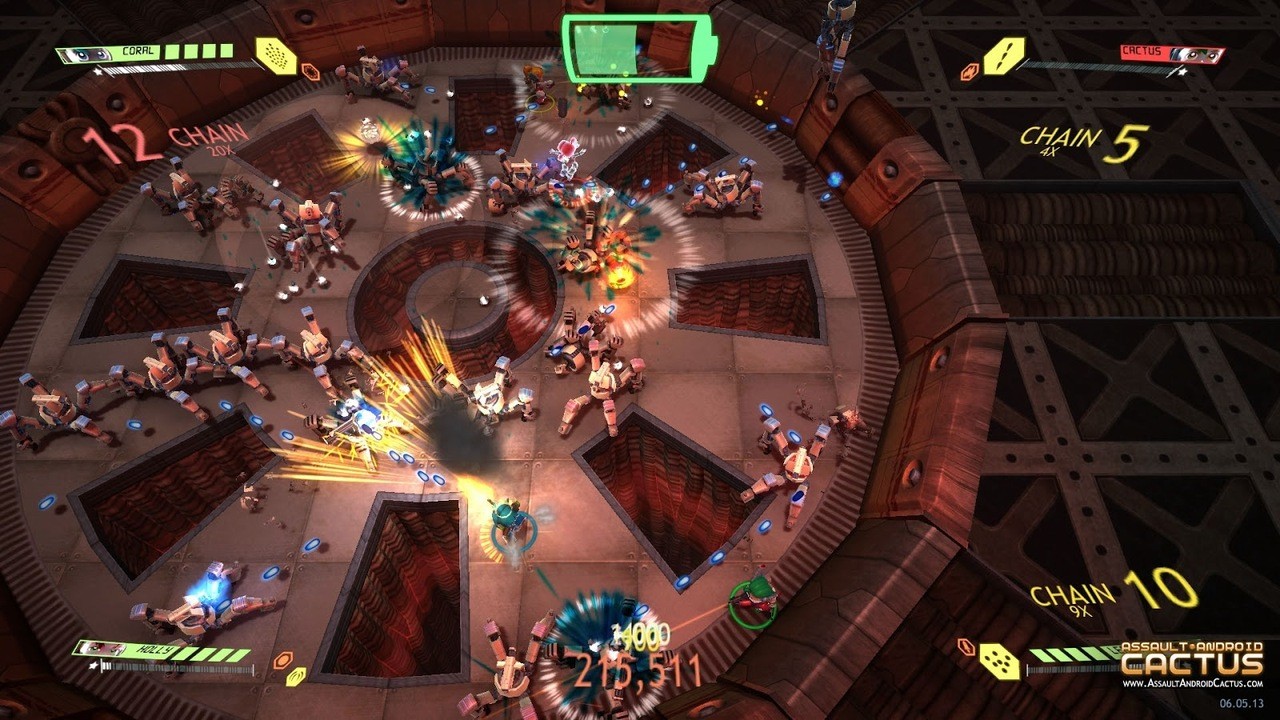Select the CACTUS name tab
Screen dimensions: 1280x720
pyautogui.click(x=1143, y=51)
